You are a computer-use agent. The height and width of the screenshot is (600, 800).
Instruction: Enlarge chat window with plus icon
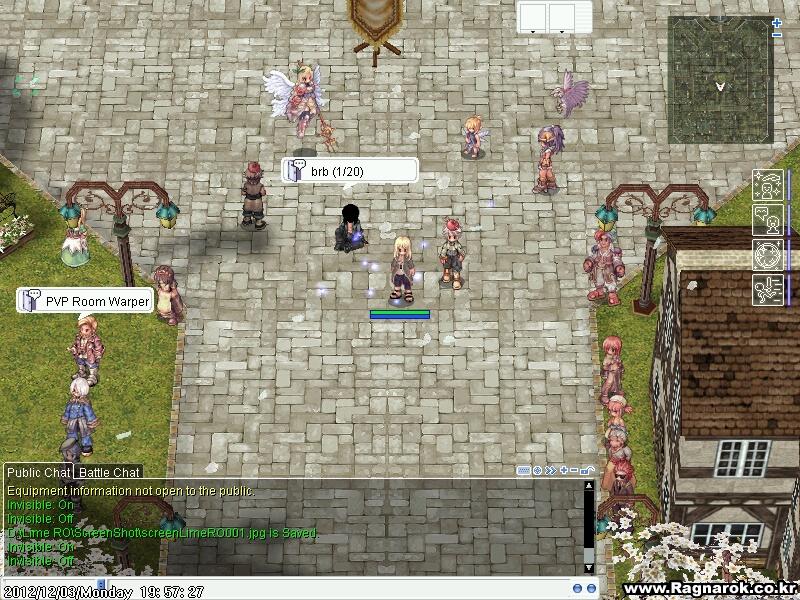(x=564, y=470)
